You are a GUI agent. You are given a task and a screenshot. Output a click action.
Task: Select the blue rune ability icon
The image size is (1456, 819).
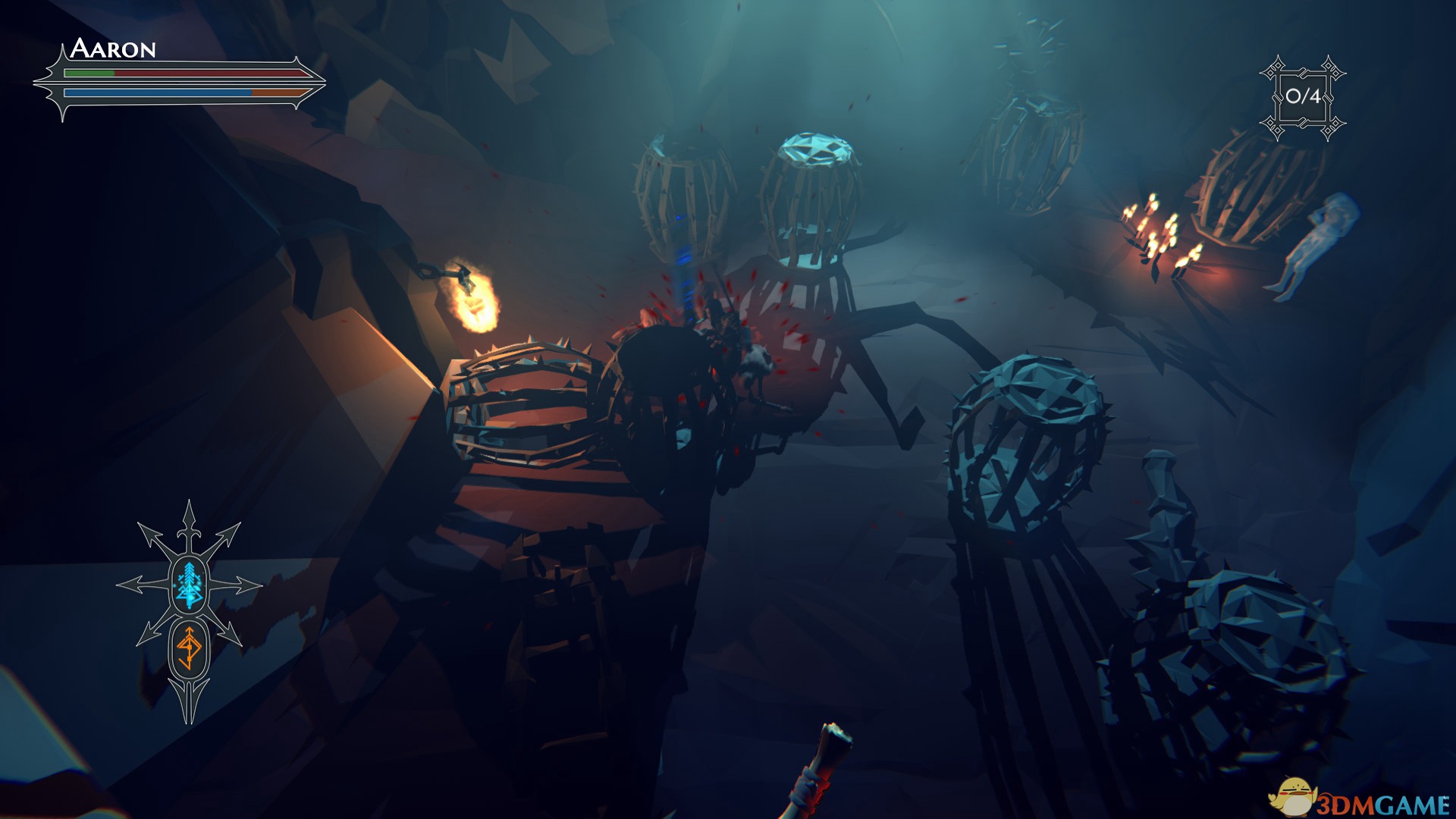189,585
